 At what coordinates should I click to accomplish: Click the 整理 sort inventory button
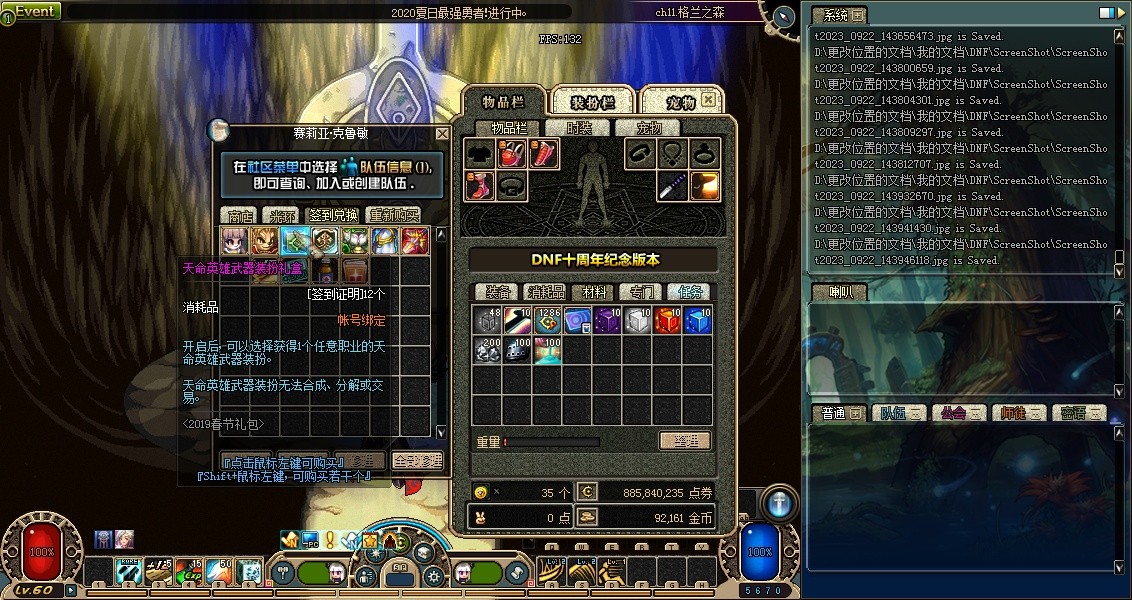pyautogui.click(x=685, y=441)
